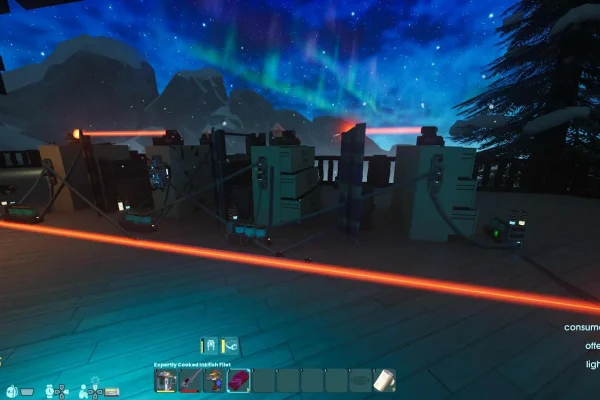Select the character figure hotbar slot

214,381
